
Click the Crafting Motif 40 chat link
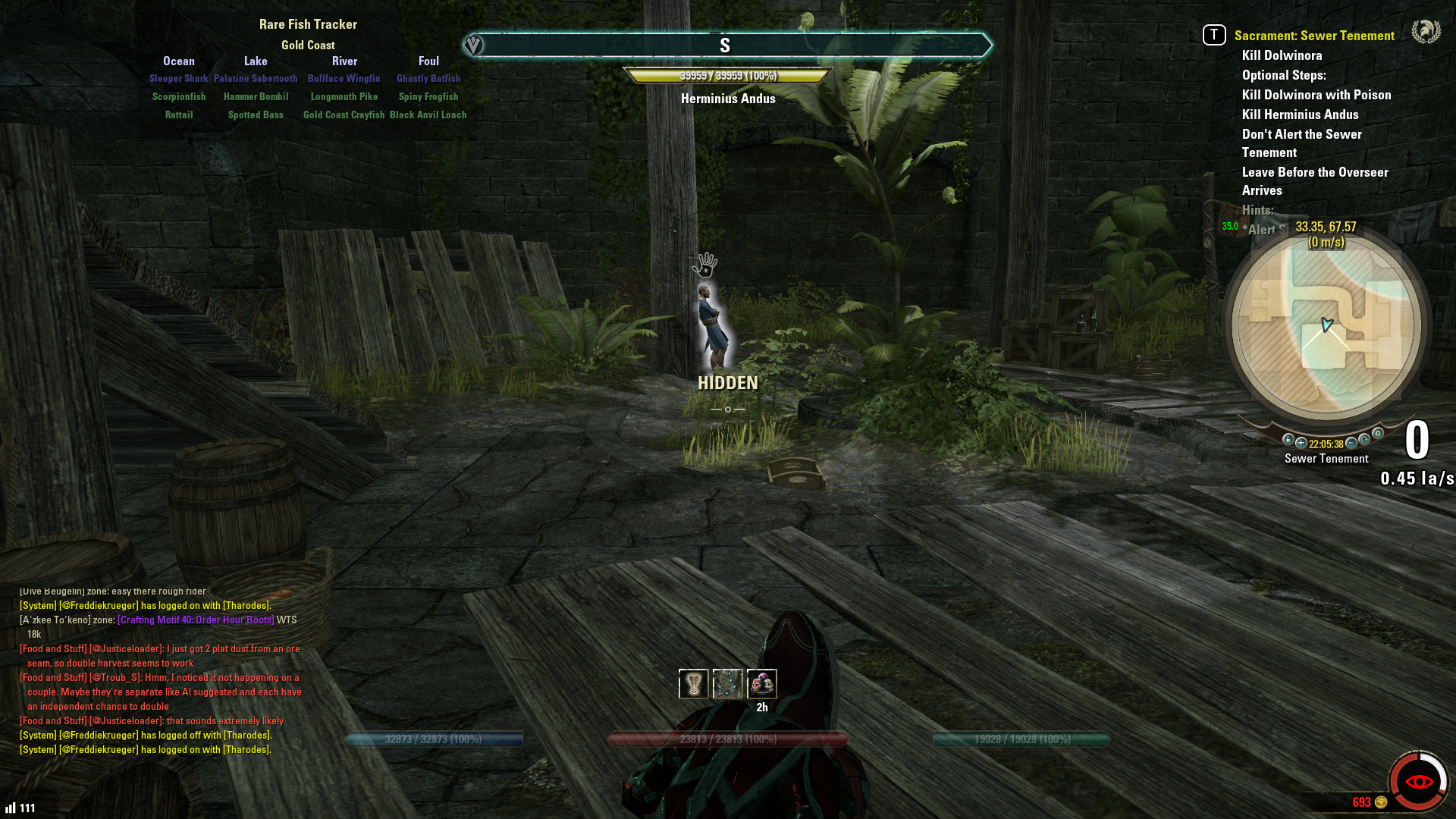coord(196,620)
